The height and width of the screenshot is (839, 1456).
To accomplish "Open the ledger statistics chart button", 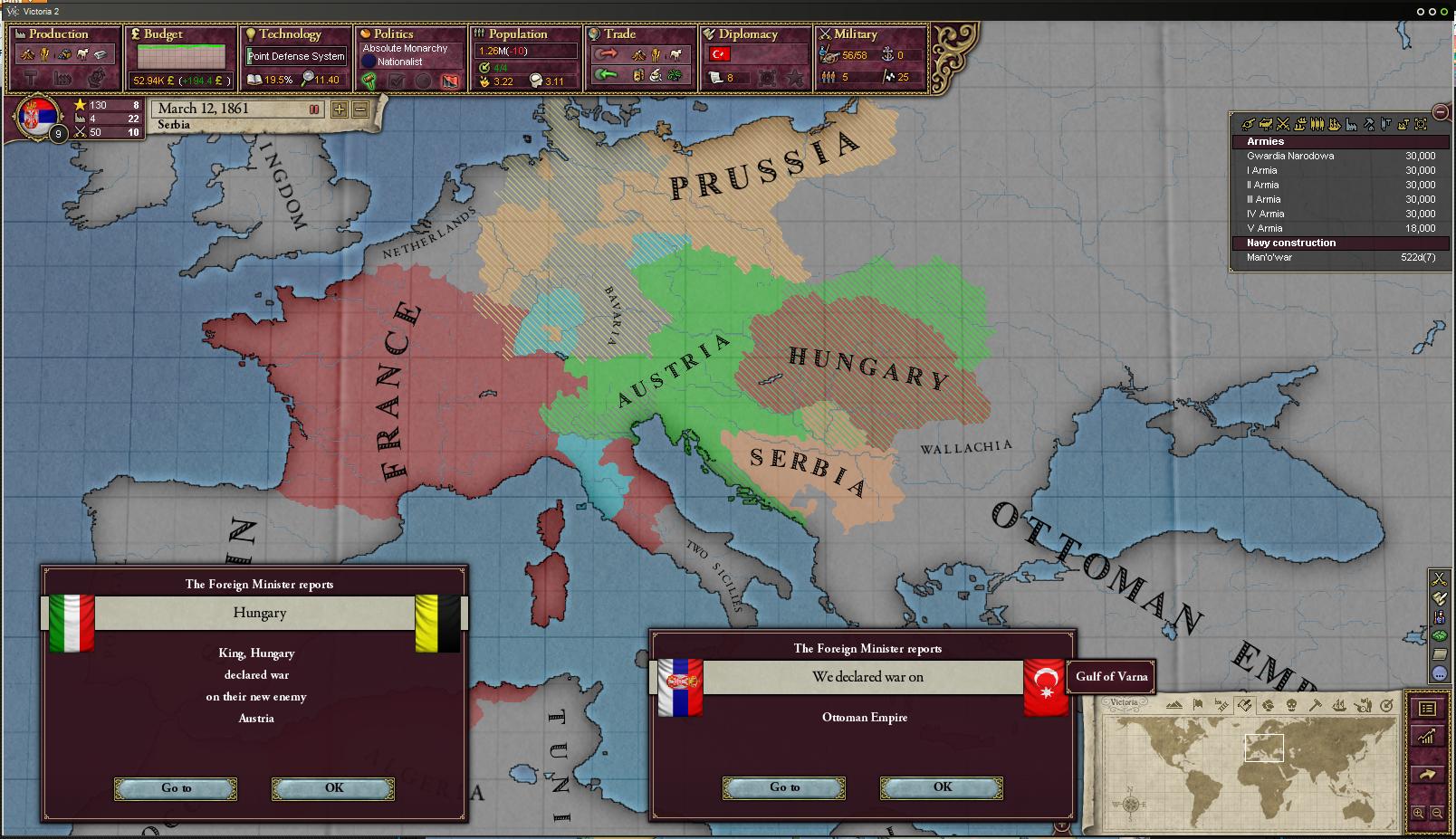I will (x=1427, y=738).
